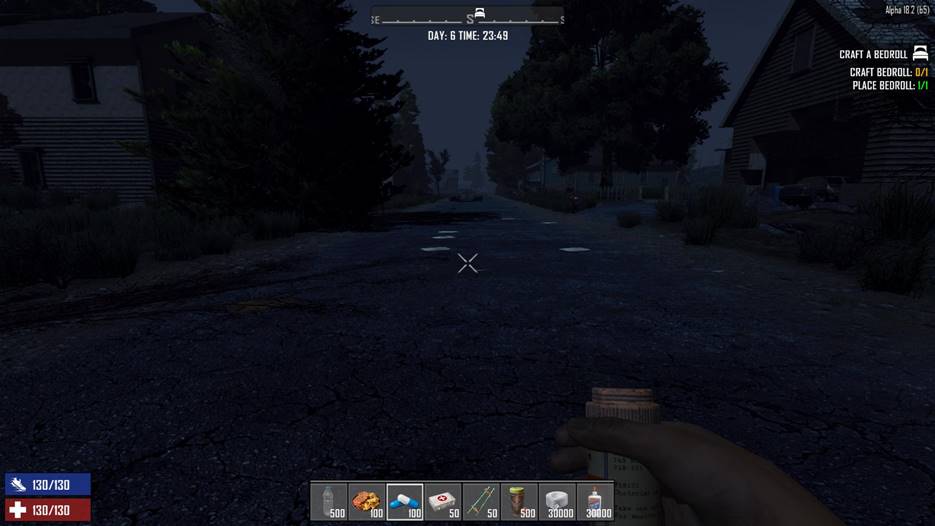Select the first aid kit slot
The image size is (935, 526).
pyautogui.click(x=443, y=501)
